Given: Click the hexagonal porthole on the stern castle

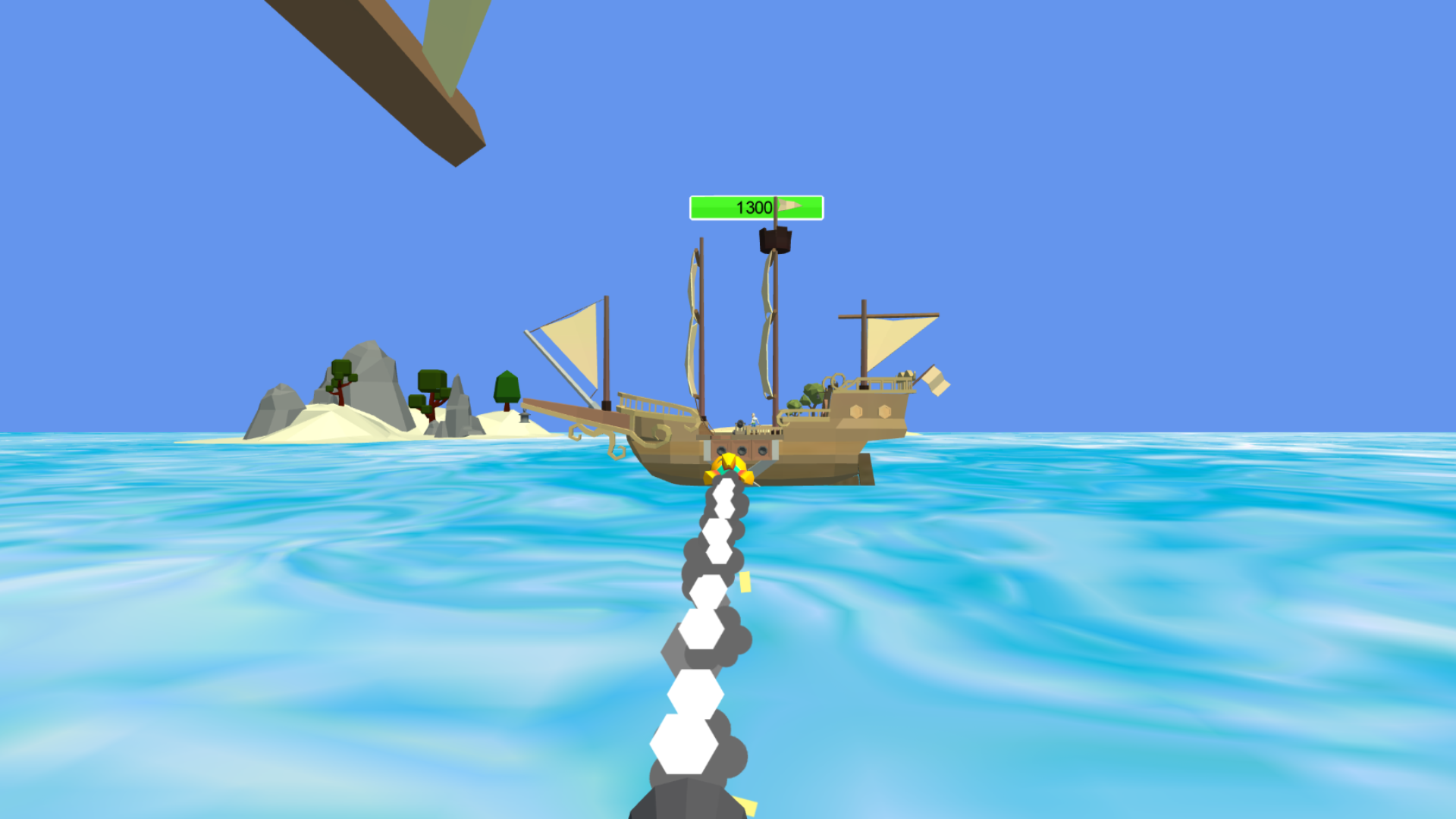Looking at the screenshot, I should click(x=857, y=409).
